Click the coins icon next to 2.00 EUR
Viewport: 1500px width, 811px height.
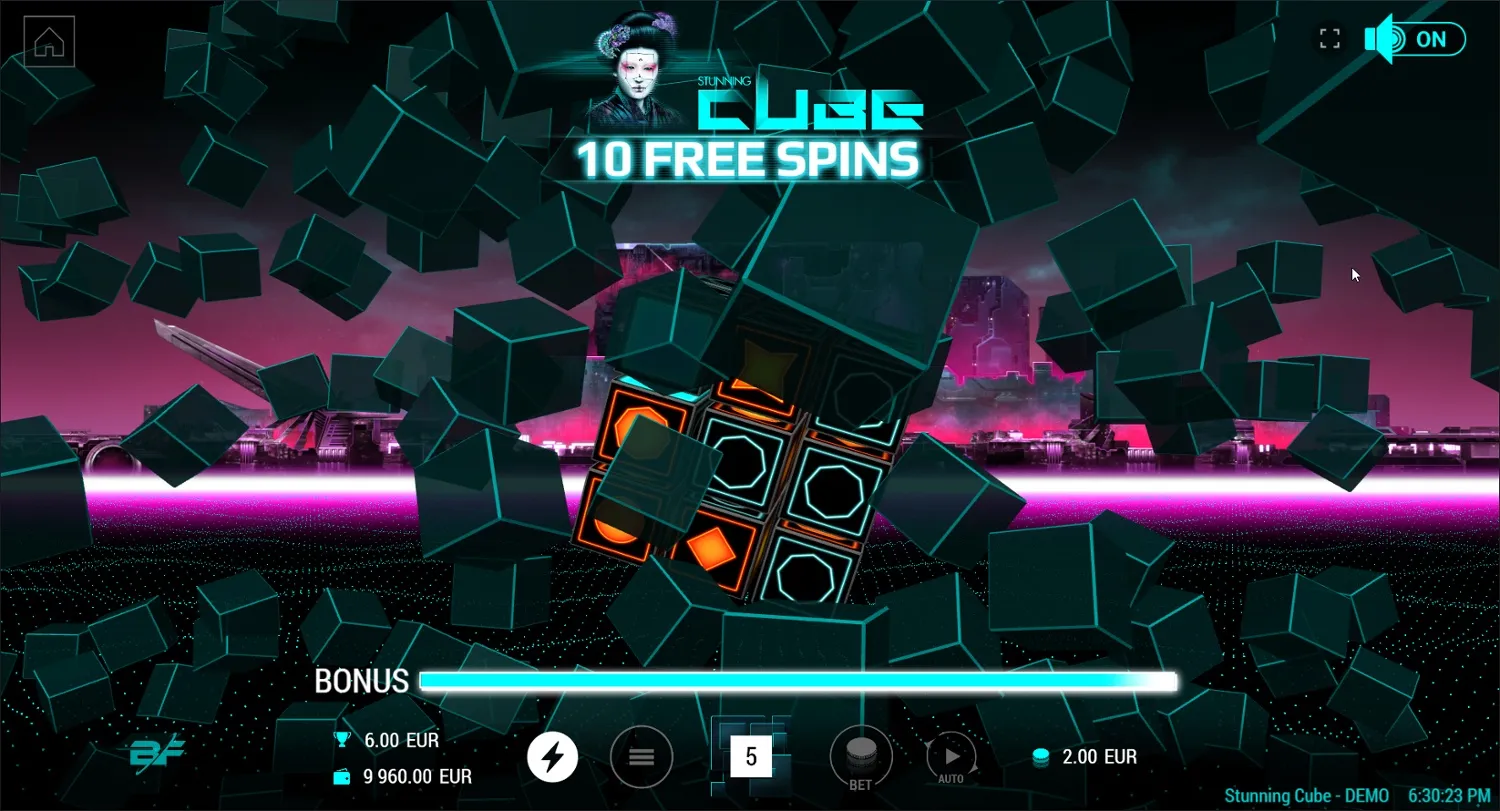(x=1042, y=757)
